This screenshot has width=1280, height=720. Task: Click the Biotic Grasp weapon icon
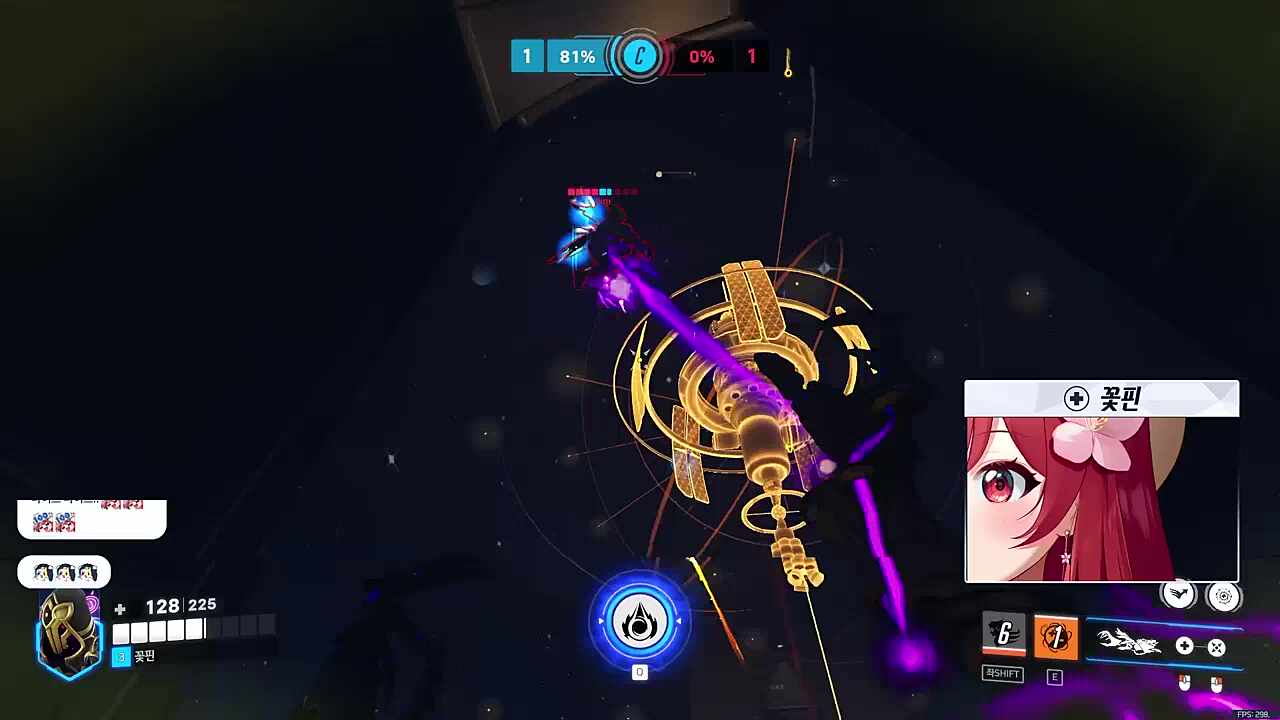[x=1130, y=644]
